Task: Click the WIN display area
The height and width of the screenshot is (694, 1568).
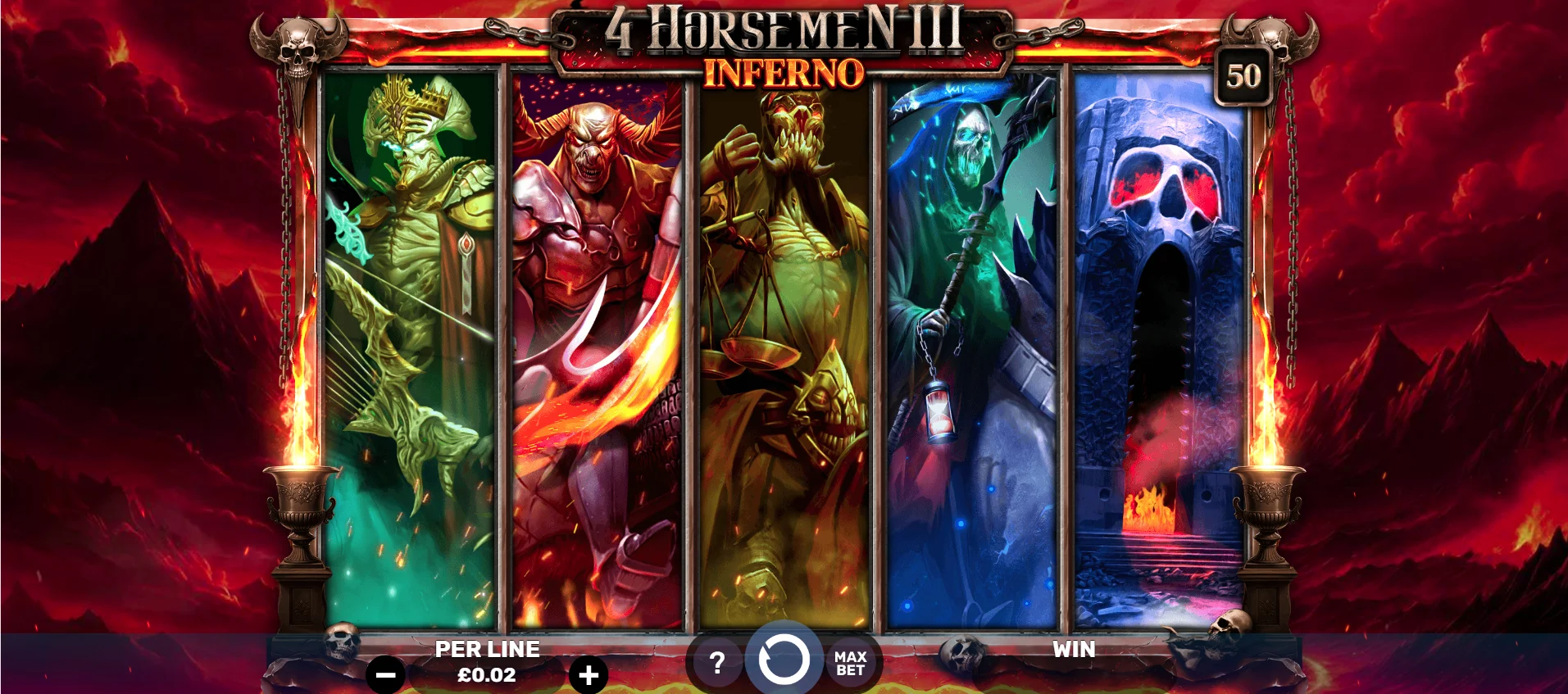Action: (1074, 651)
